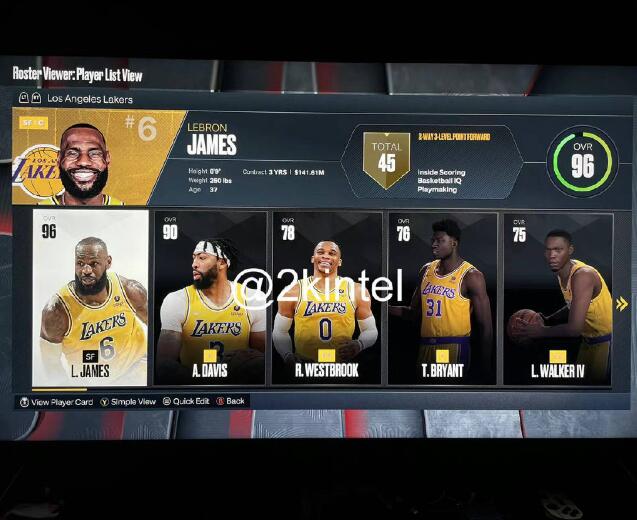Pick the R. Westbrook player card

point(326,298)
